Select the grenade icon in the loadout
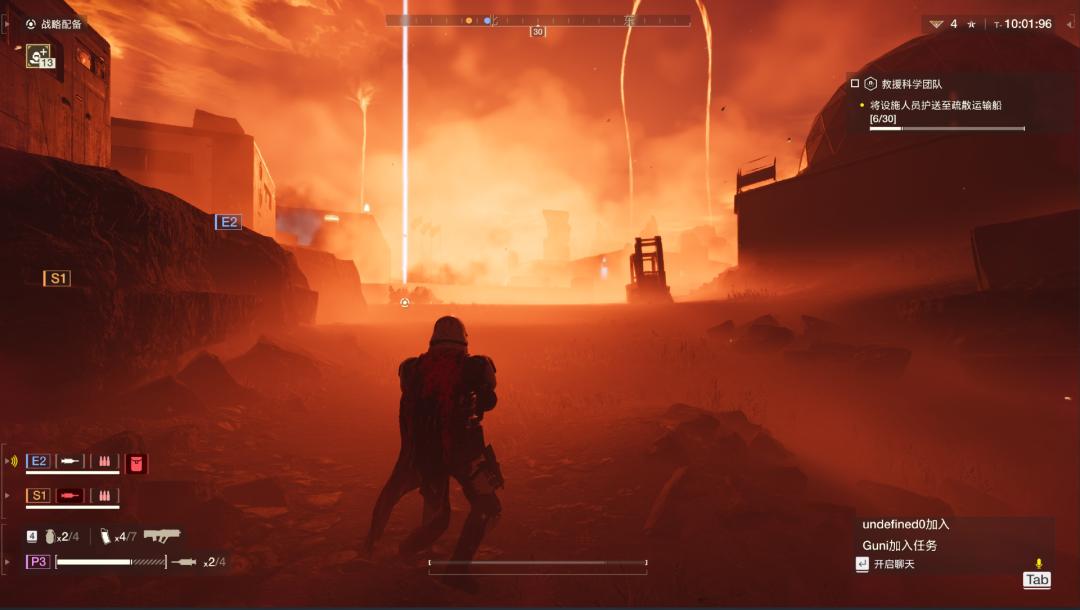 pyautogui.click(x=49, y=536)
